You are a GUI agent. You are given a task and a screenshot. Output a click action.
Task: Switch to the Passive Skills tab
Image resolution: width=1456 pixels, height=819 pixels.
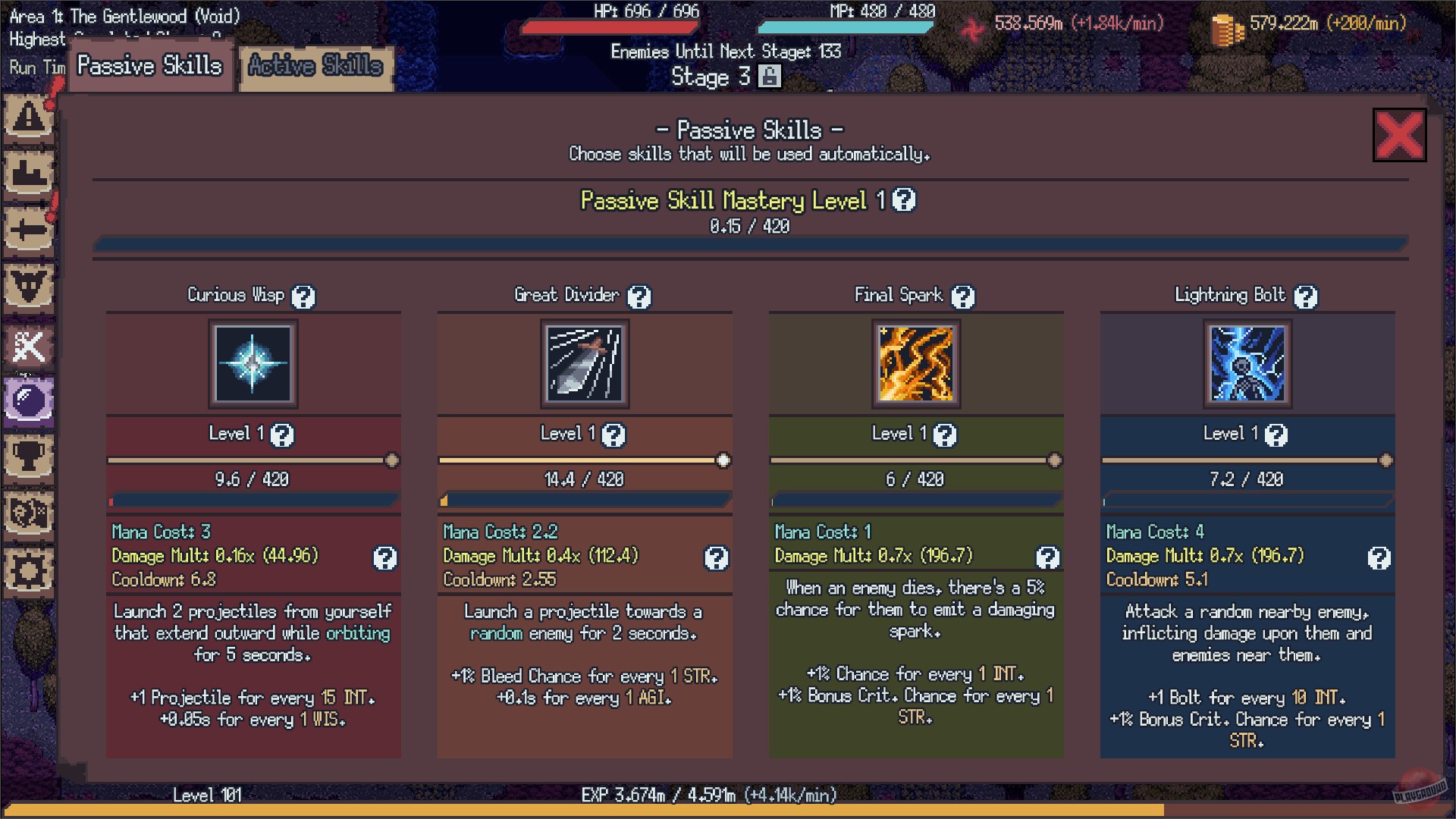(x=149, y=66)
